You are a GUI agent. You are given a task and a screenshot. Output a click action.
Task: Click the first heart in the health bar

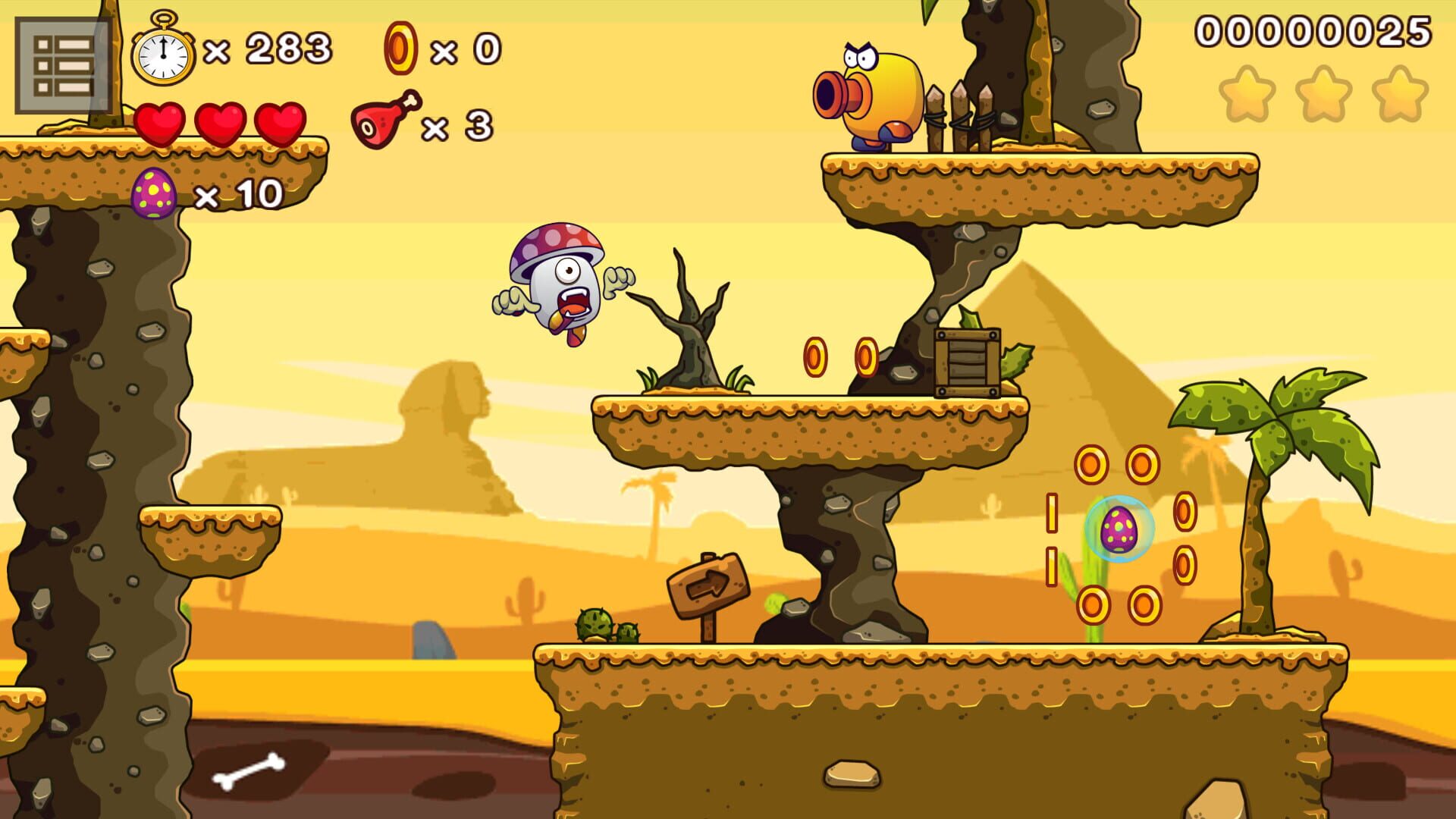[159, 121]
